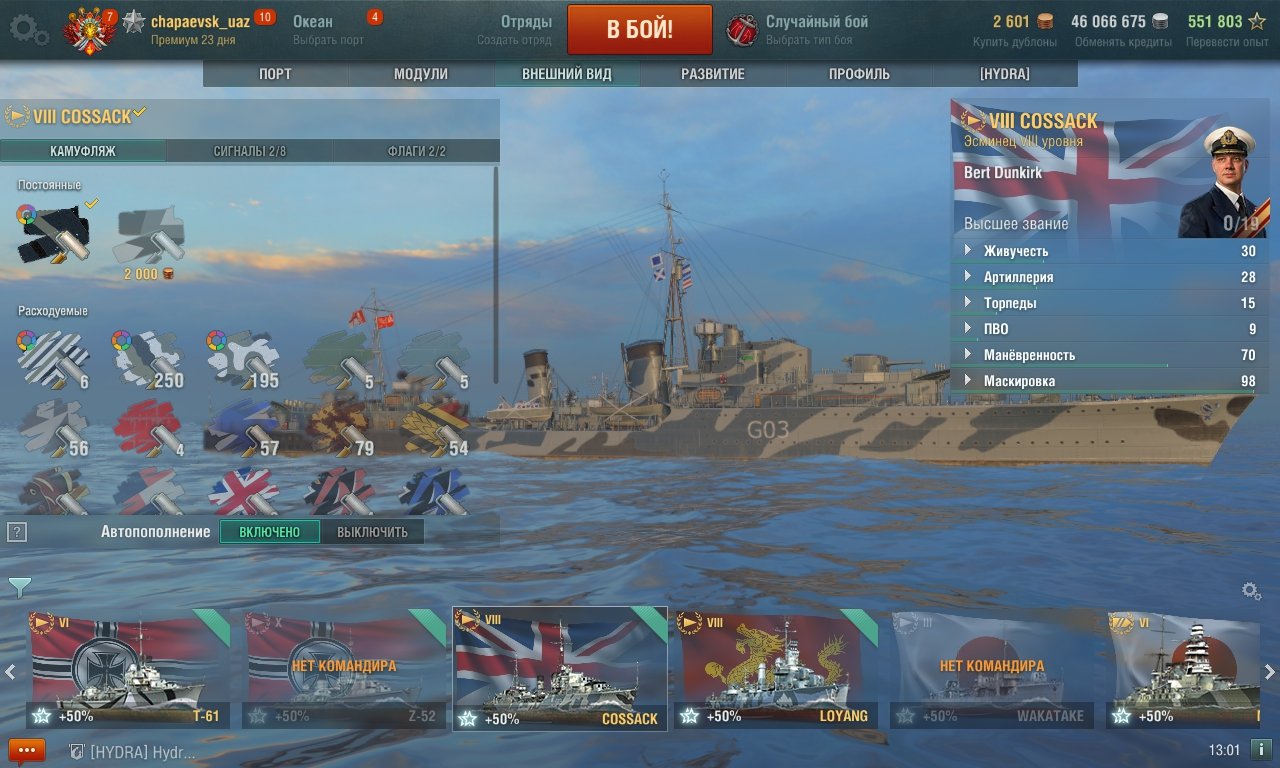Switch to СИГНАЛЫ 2/8 tab
The height and width of the screenshot is (768, 1280).
pyautogui.click(x=249, y=151)
